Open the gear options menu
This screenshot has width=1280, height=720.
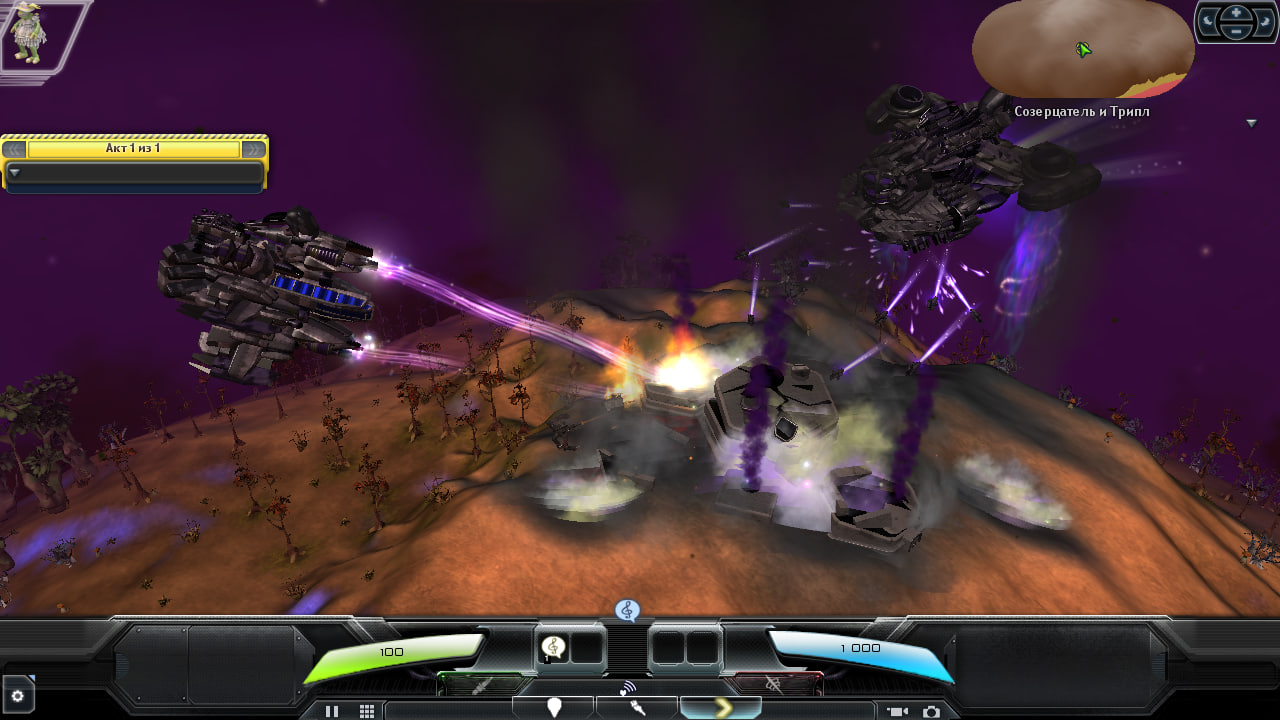[x=17, y=696]
